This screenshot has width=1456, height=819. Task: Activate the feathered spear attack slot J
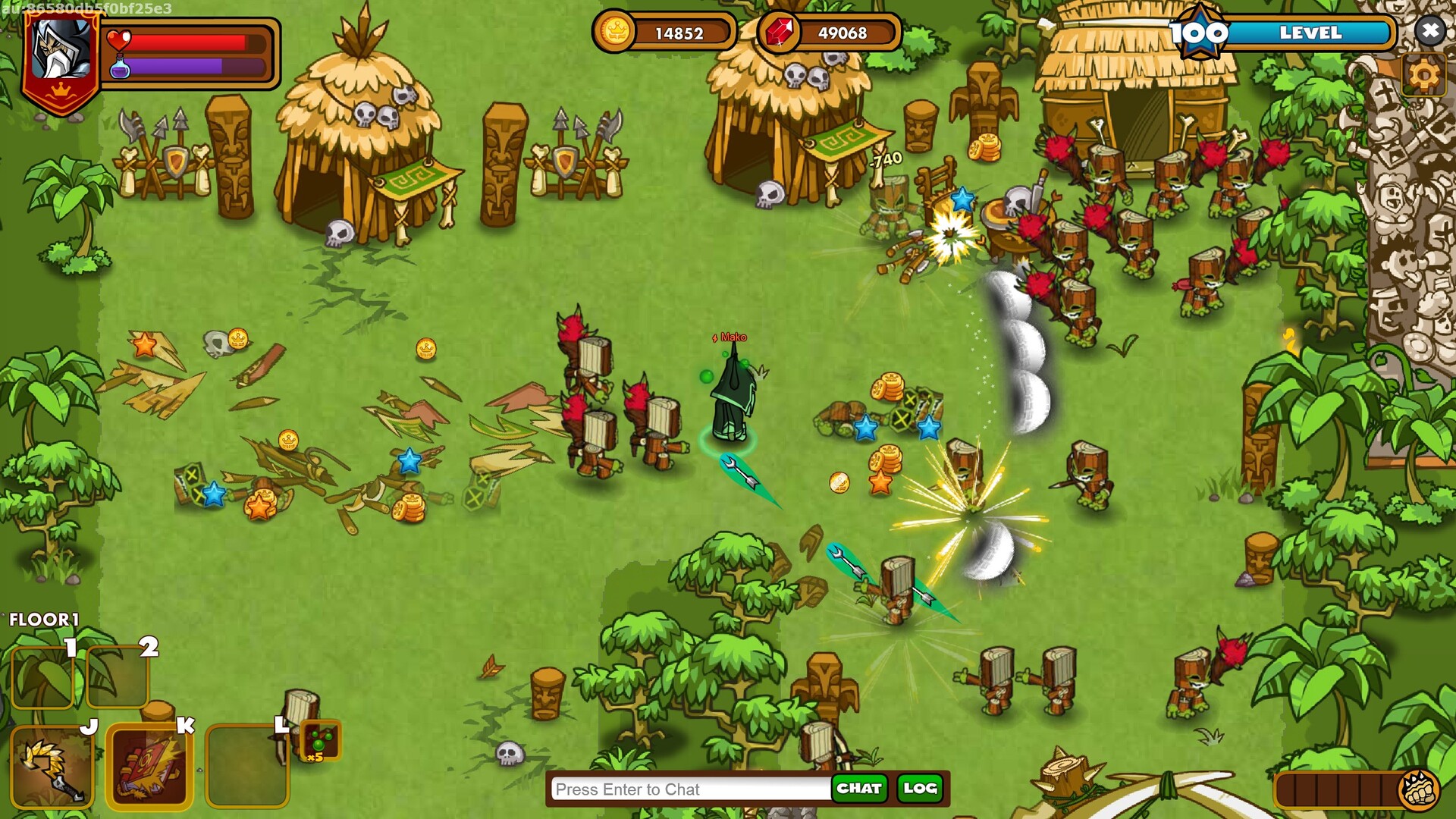(x=52, y=766)
